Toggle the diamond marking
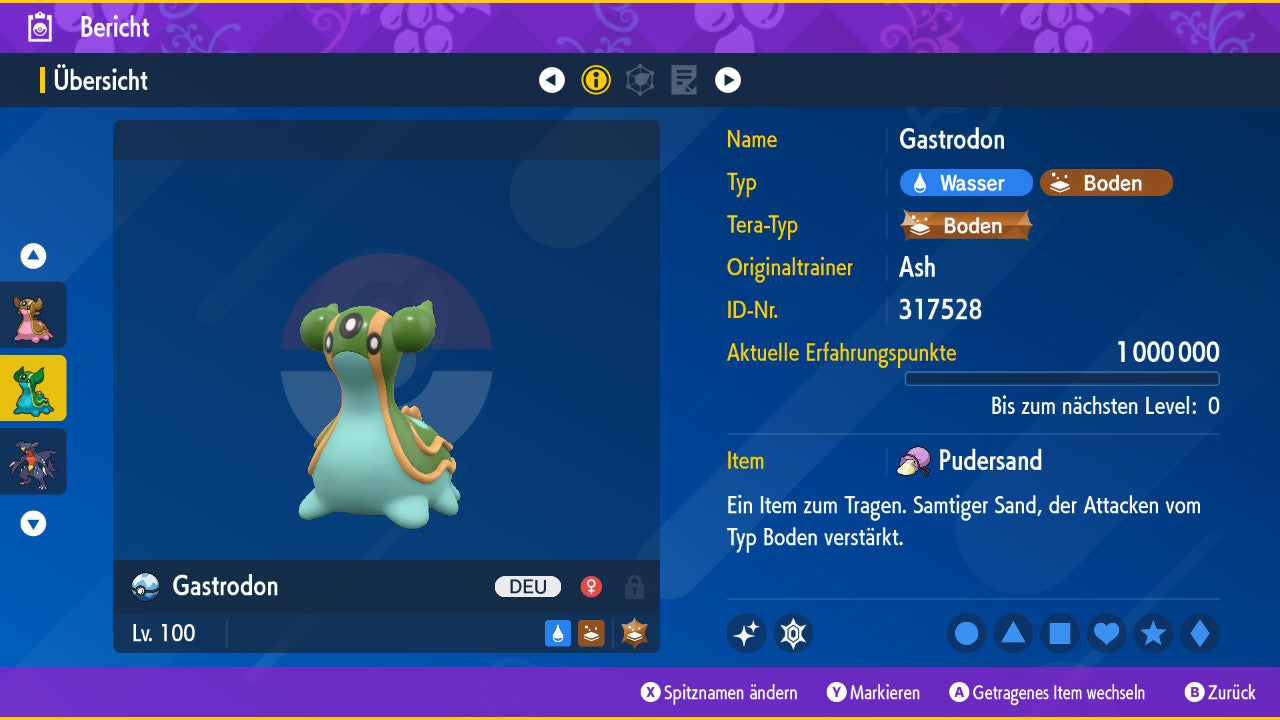1280x720 pixels. point(1200,633)
